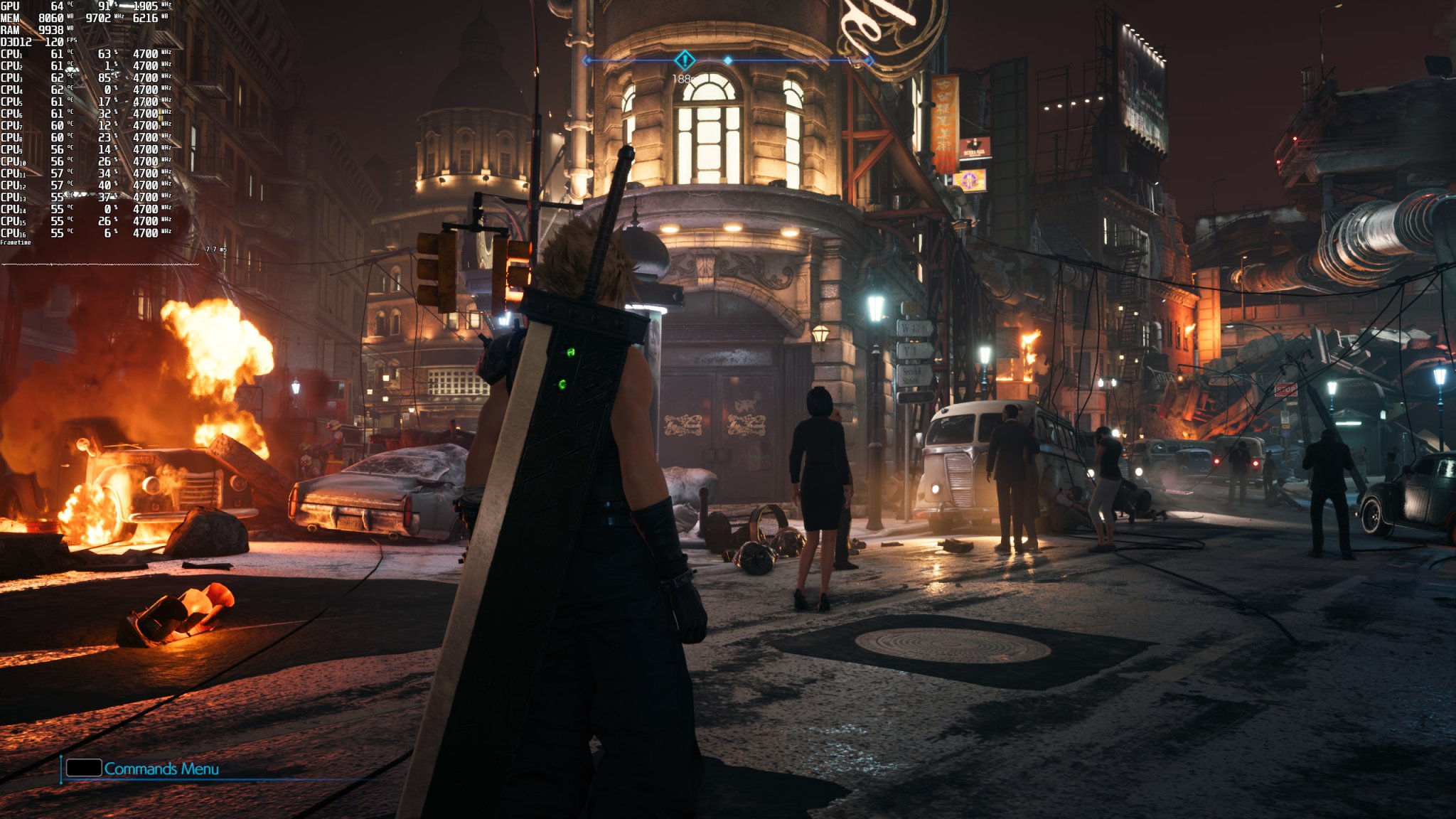This screenshot has width=1456, height=819.
Task: Click the left arrow of the compass bar
Action: [584, 60]
